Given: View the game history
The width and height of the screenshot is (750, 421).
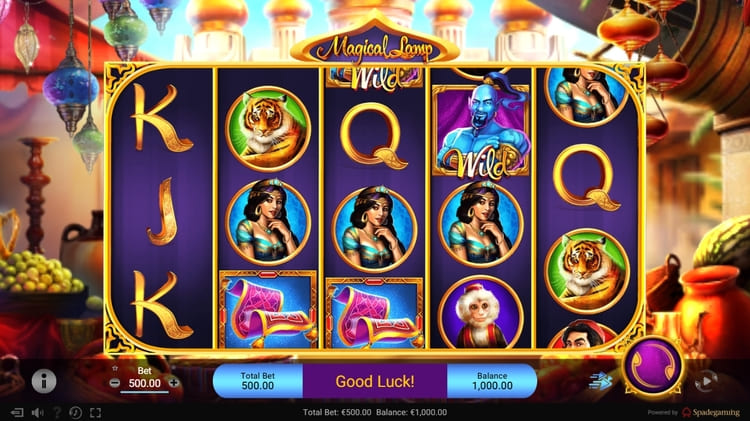Looking at the screenshot, I should 76,412.
